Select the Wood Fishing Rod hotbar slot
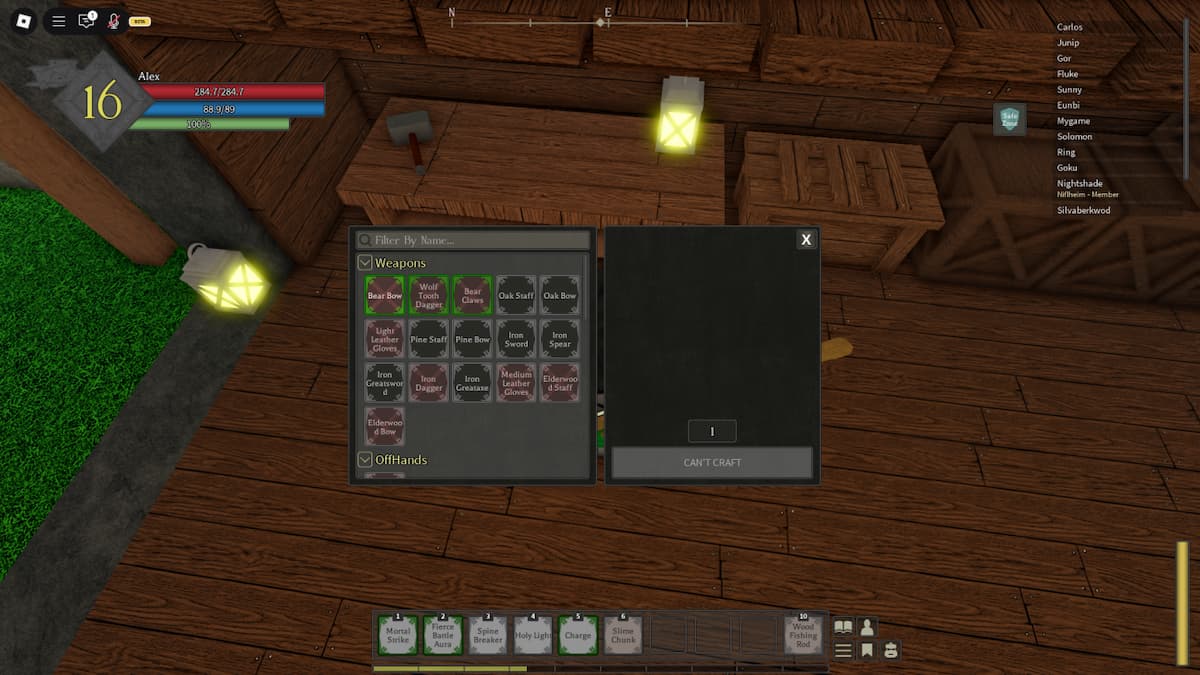 (x=803, y=635)
